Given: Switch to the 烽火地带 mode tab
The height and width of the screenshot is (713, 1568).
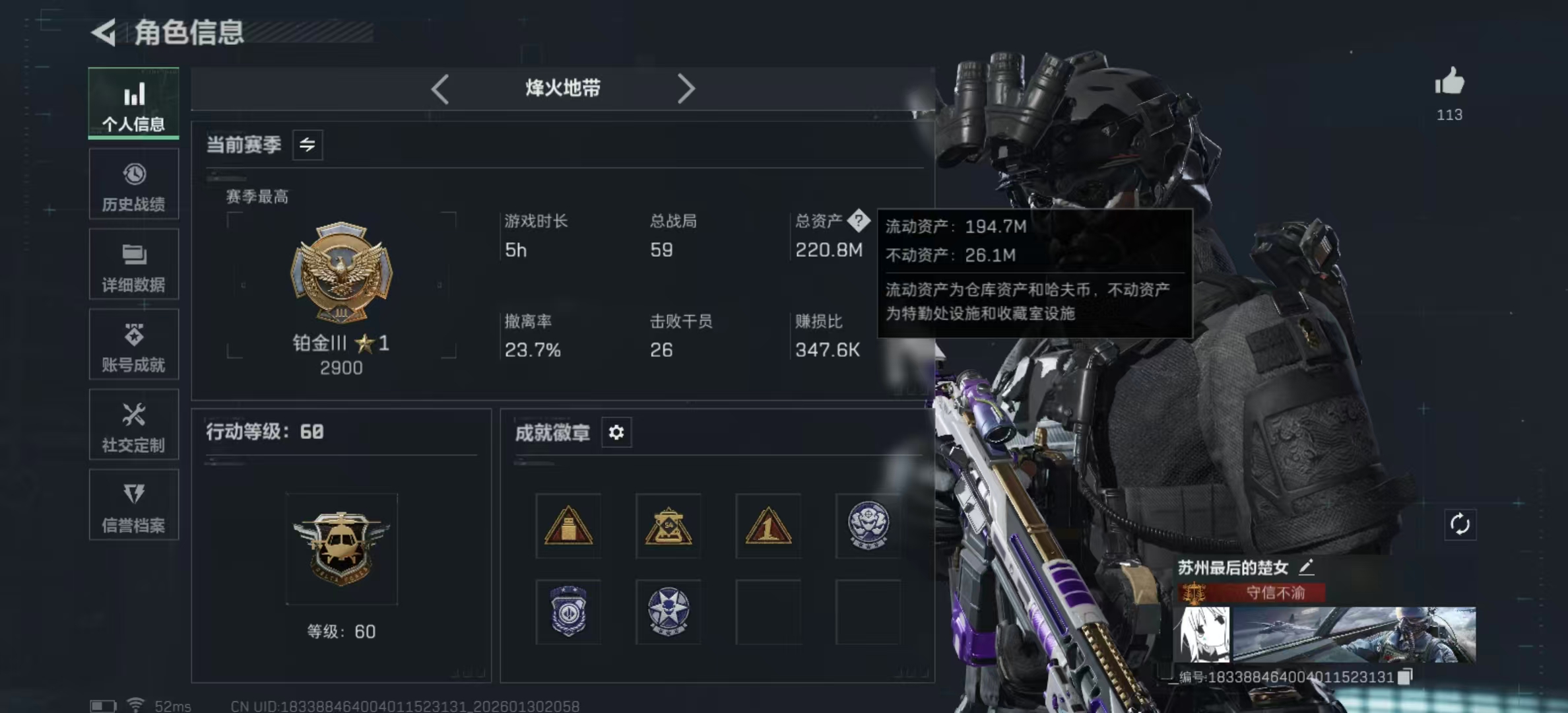Looking at the screenshot, I should click(x=562, y=88).
